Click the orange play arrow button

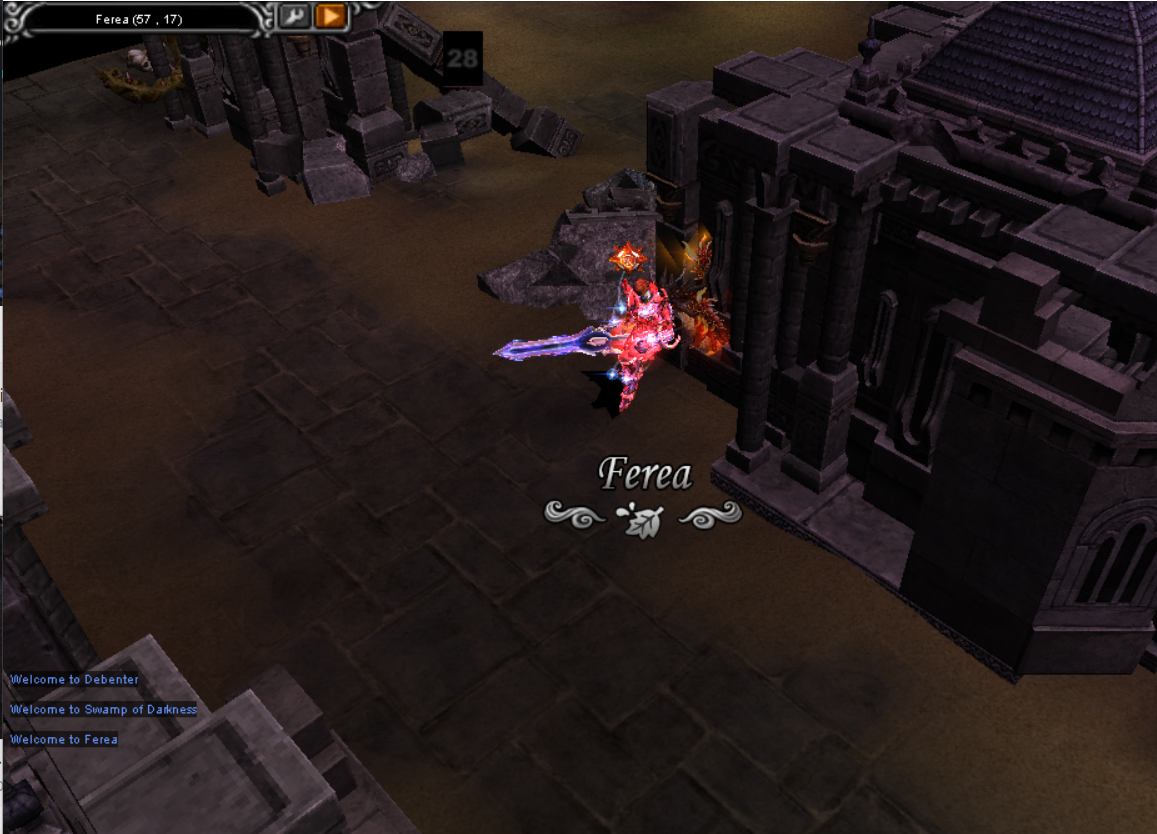coord(330,16)
